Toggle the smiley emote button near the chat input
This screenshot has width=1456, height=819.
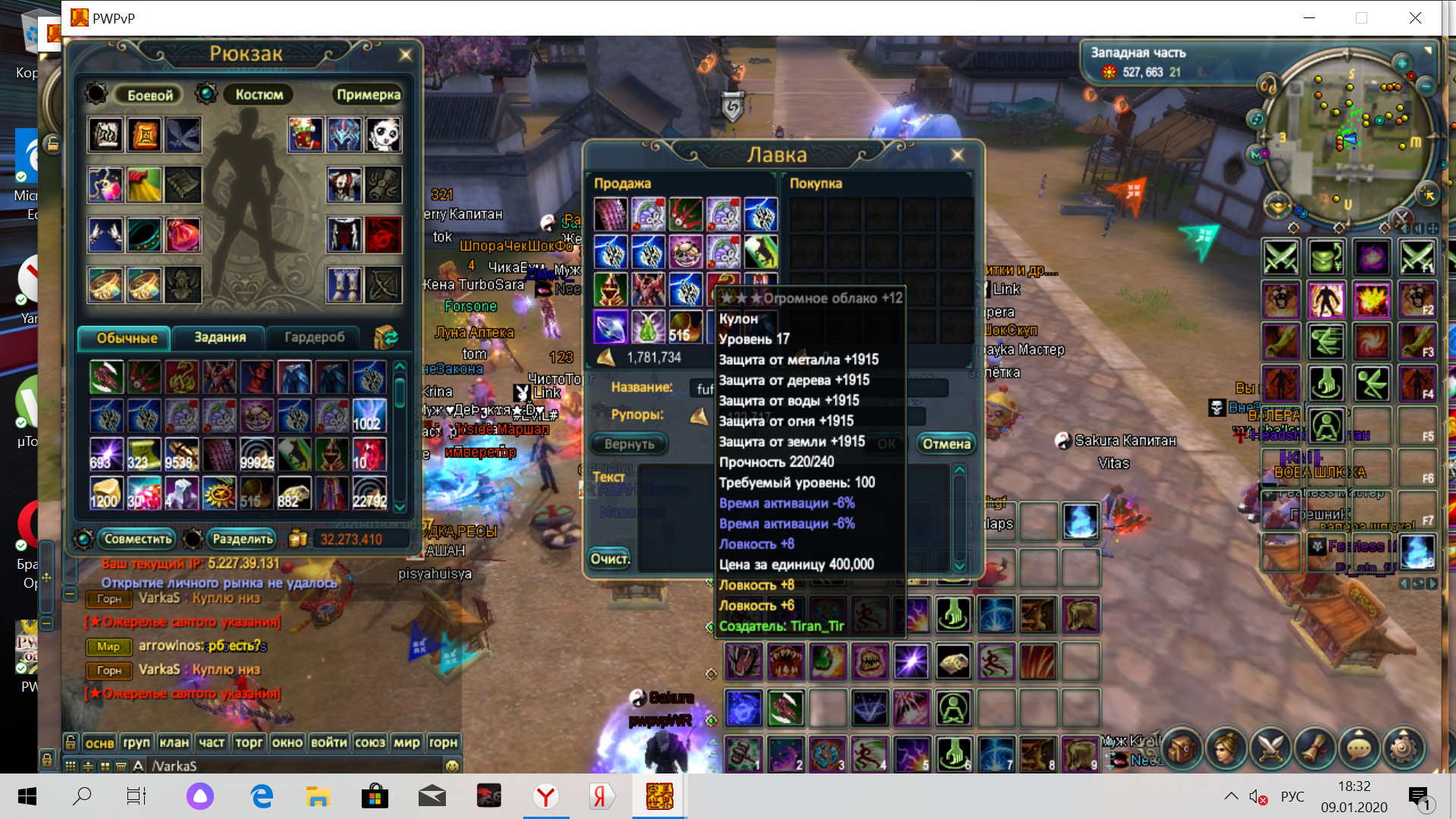point(451,767)
